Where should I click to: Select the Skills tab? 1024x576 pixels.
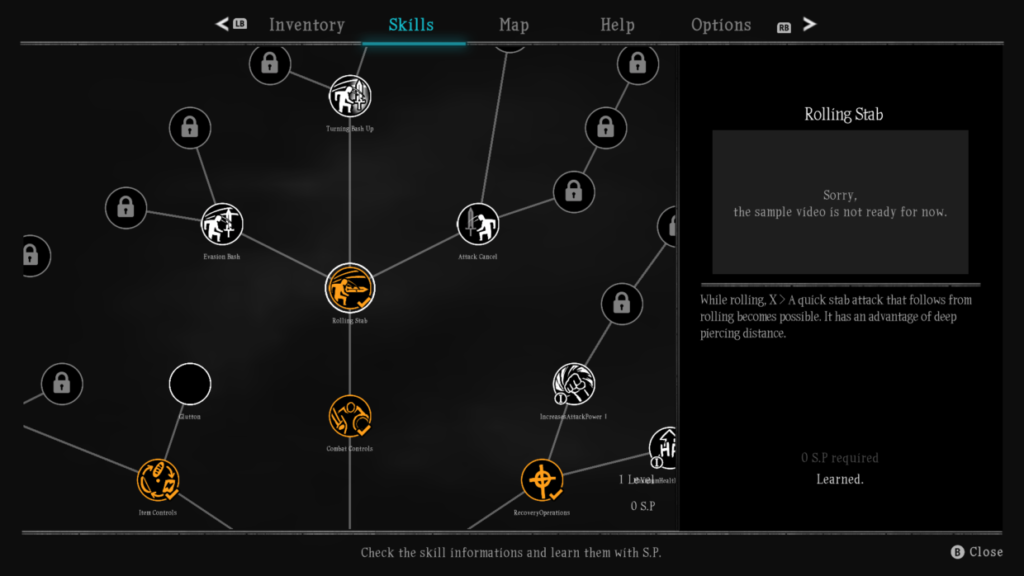point(411,25)
